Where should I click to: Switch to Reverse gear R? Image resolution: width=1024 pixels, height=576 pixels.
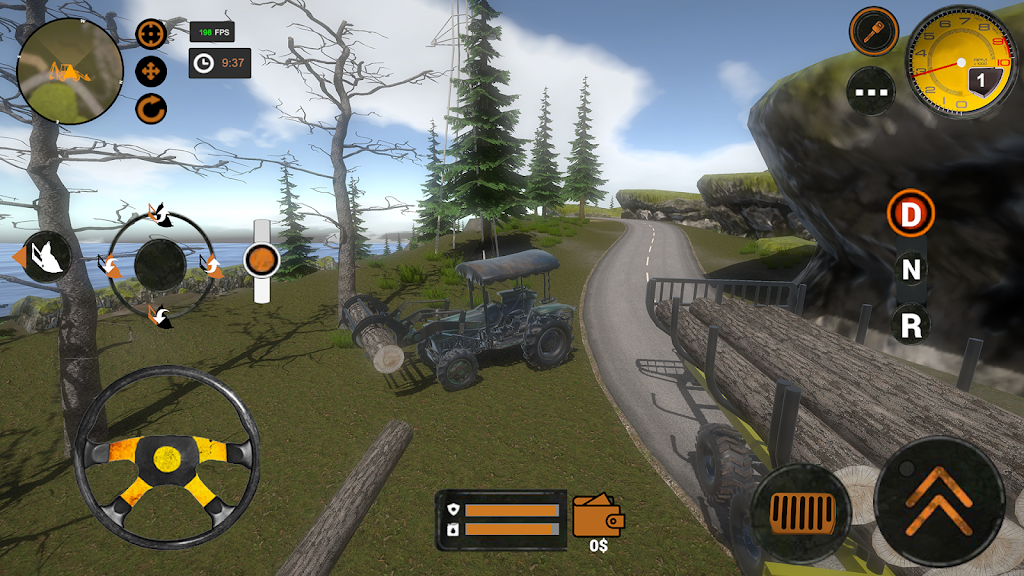911,323
